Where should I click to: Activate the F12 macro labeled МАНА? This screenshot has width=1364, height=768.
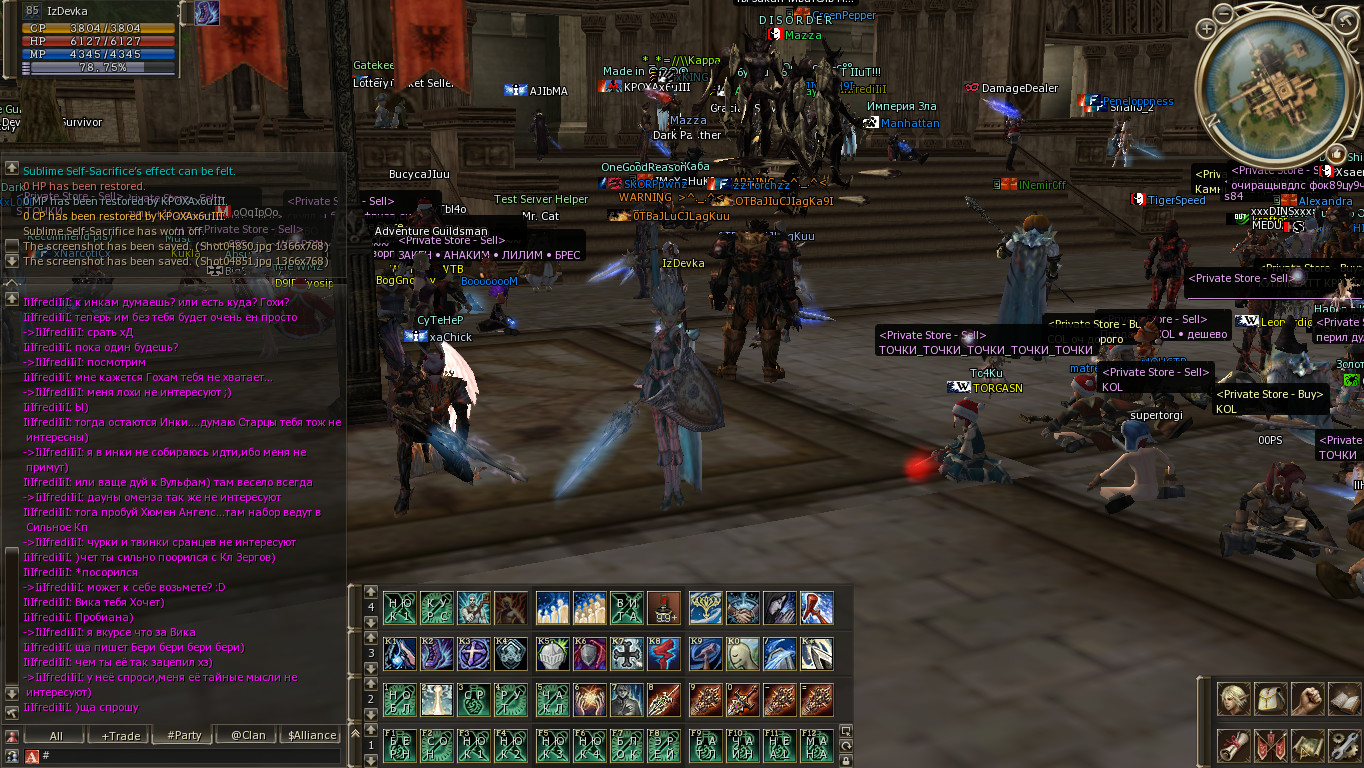(x=816, y=746)
